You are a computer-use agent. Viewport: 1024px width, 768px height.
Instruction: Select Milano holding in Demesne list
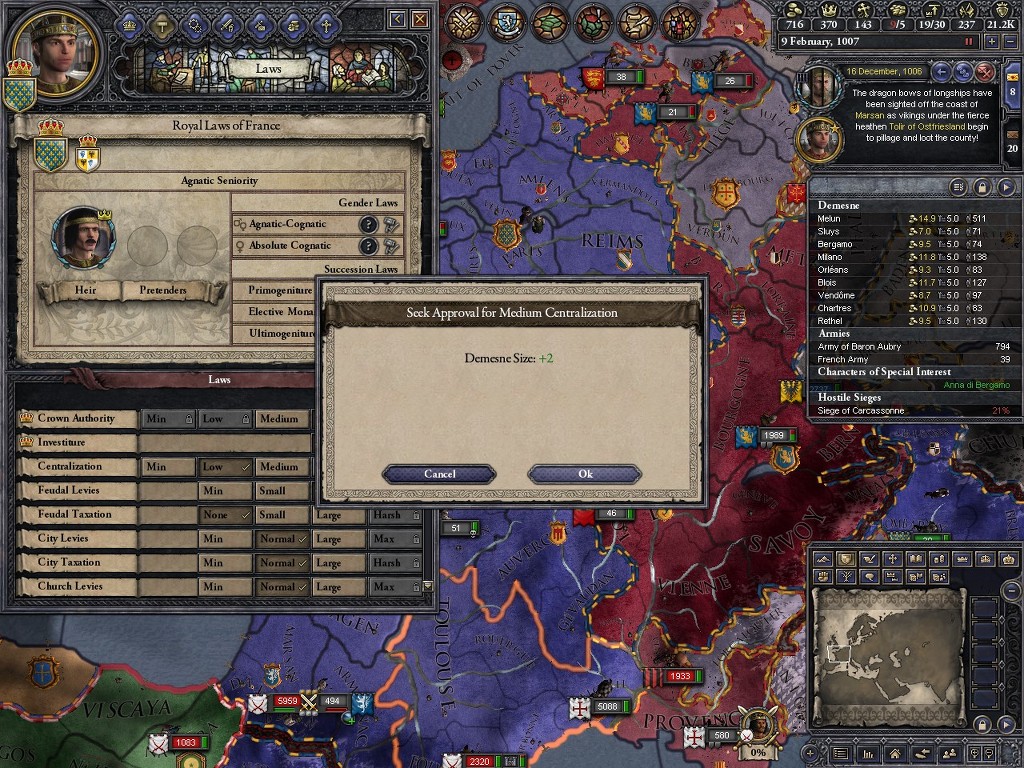(x=830, y=257)
